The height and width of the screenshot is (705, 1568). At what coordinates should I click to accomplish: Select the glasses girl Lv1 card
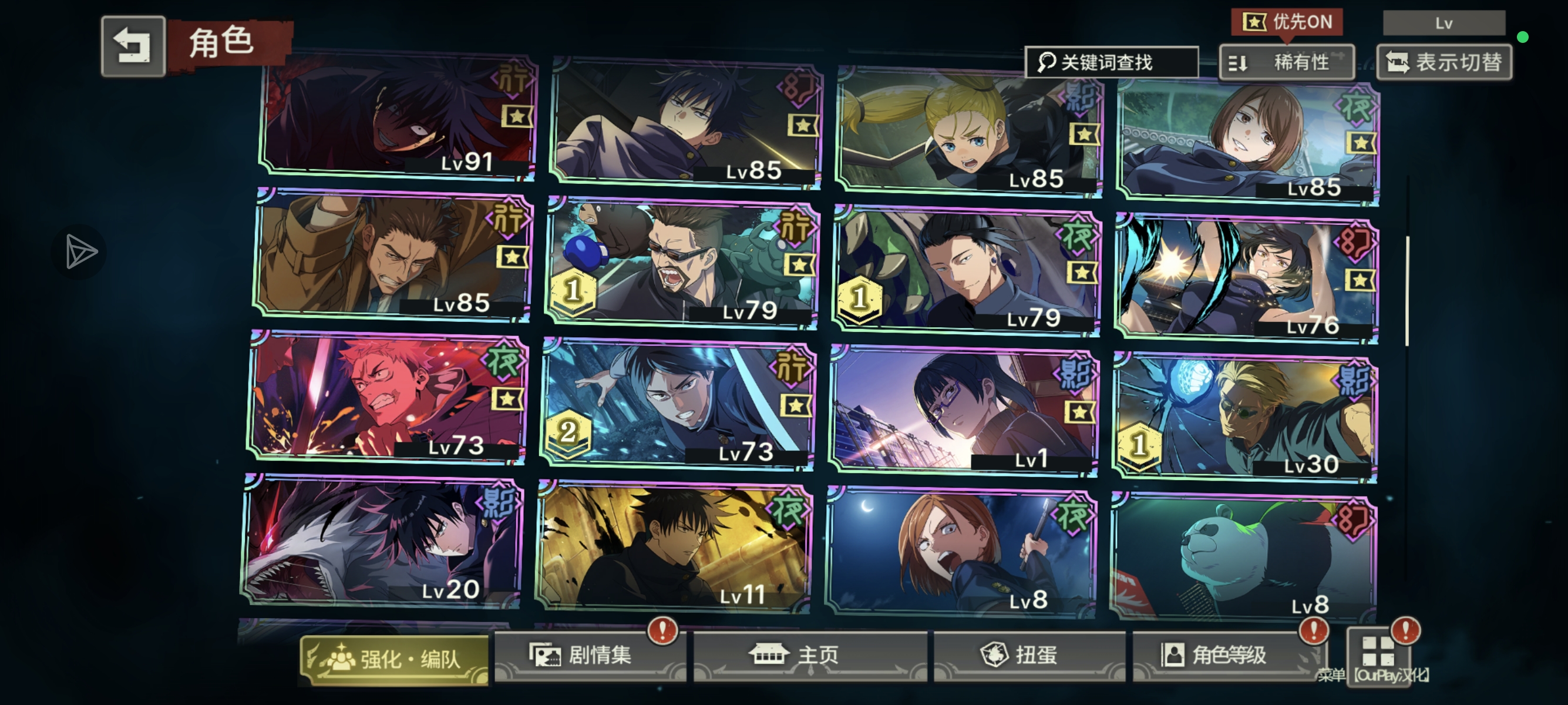964,411
